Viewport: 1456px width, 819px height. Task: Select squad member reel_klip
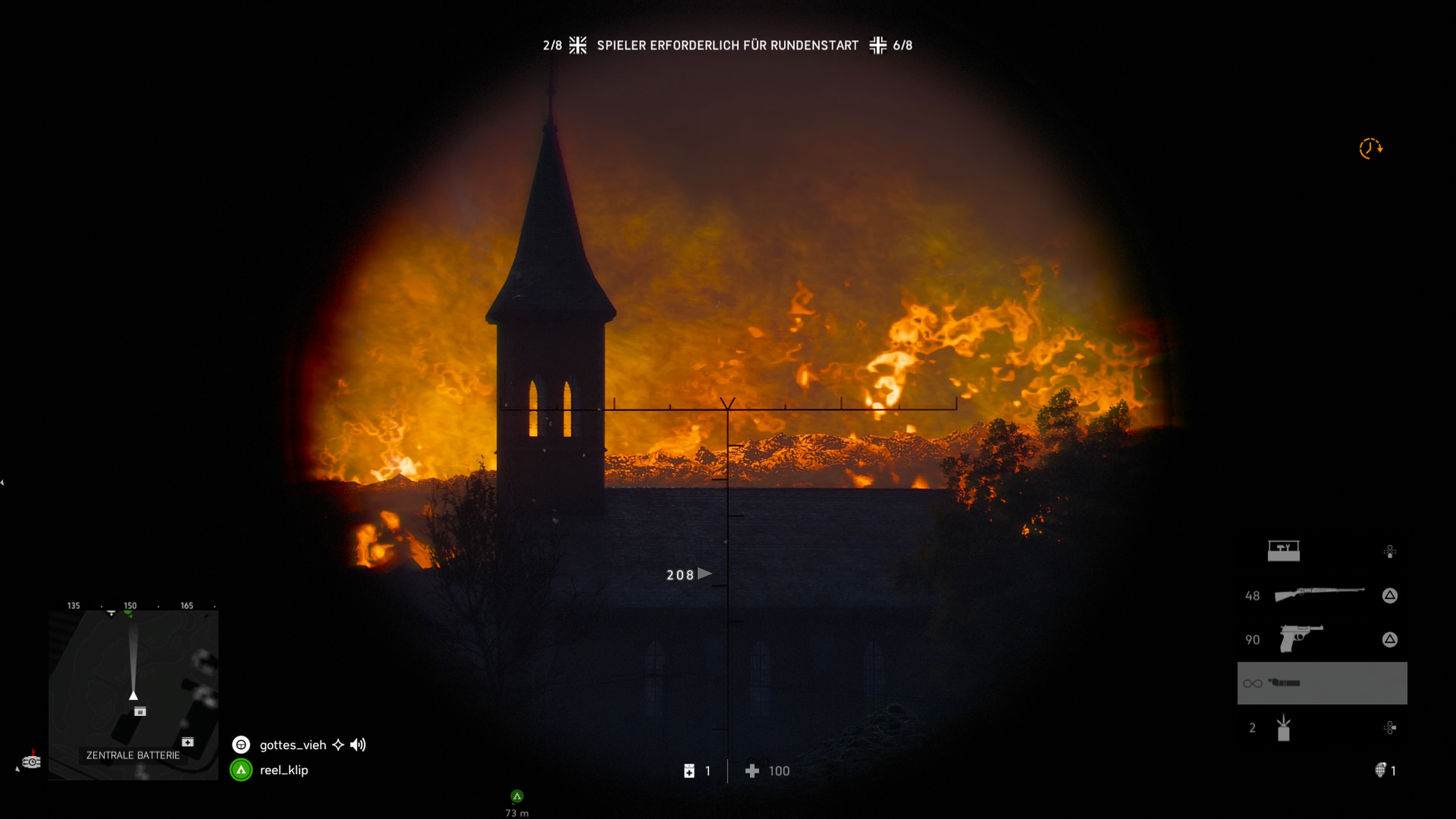point(284,770)
